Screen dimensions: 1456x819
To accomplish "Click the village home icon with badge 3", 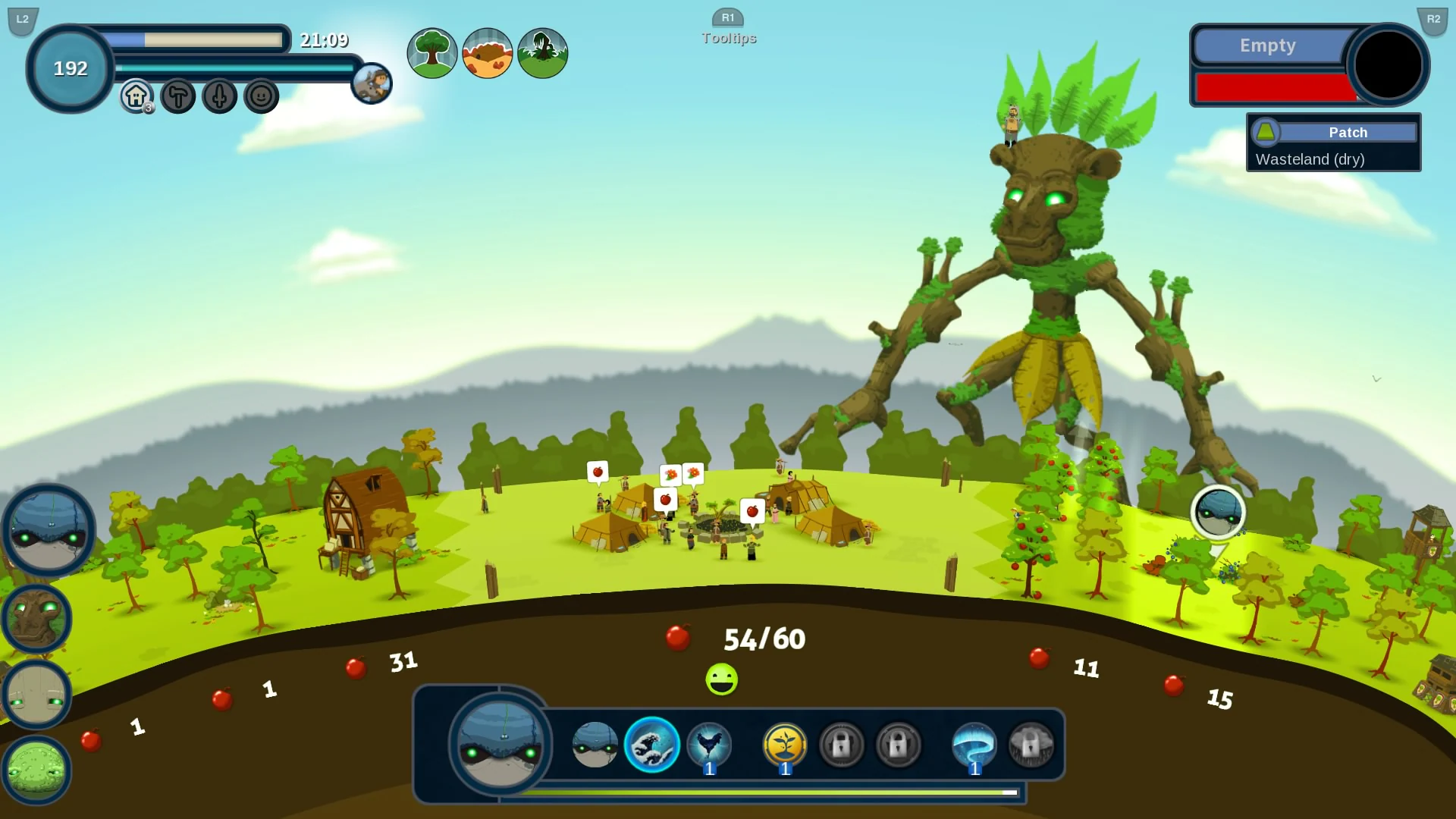I will [x=135, y=96].
